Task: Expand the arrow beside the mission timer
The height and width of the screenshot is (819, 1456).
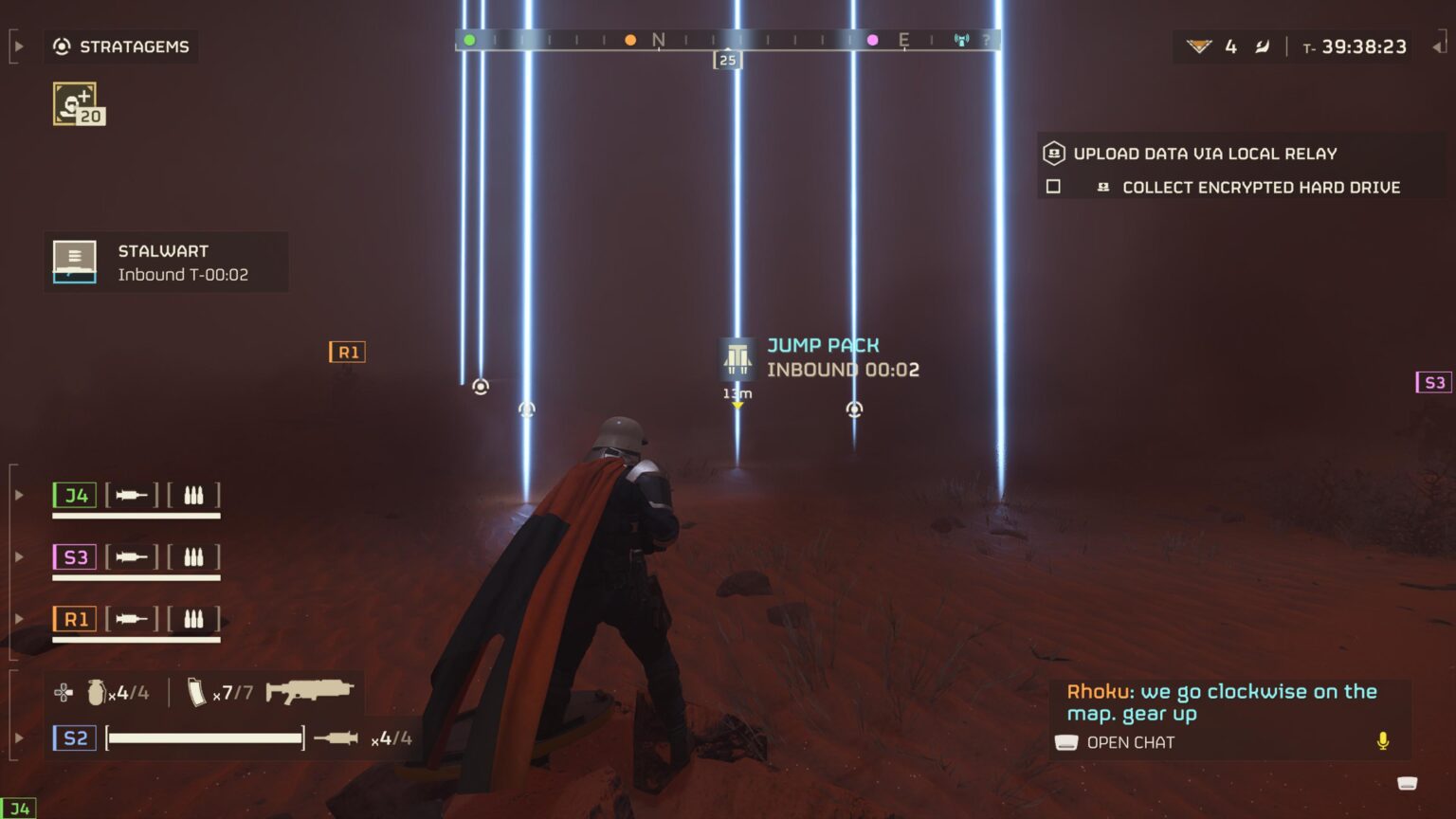Action: tap(1438, 46)
